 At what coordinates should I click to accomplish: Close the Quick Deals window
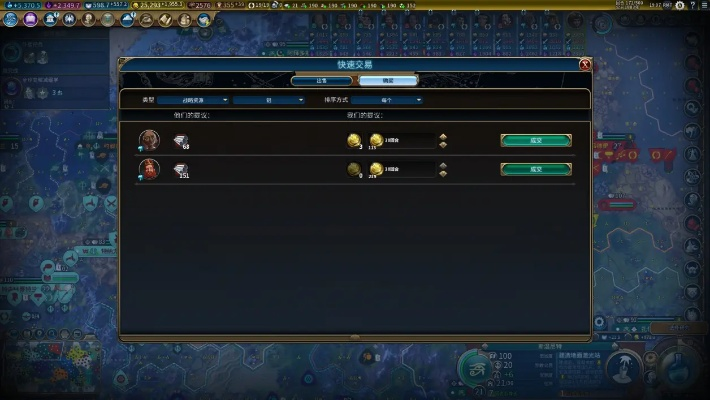585,65
